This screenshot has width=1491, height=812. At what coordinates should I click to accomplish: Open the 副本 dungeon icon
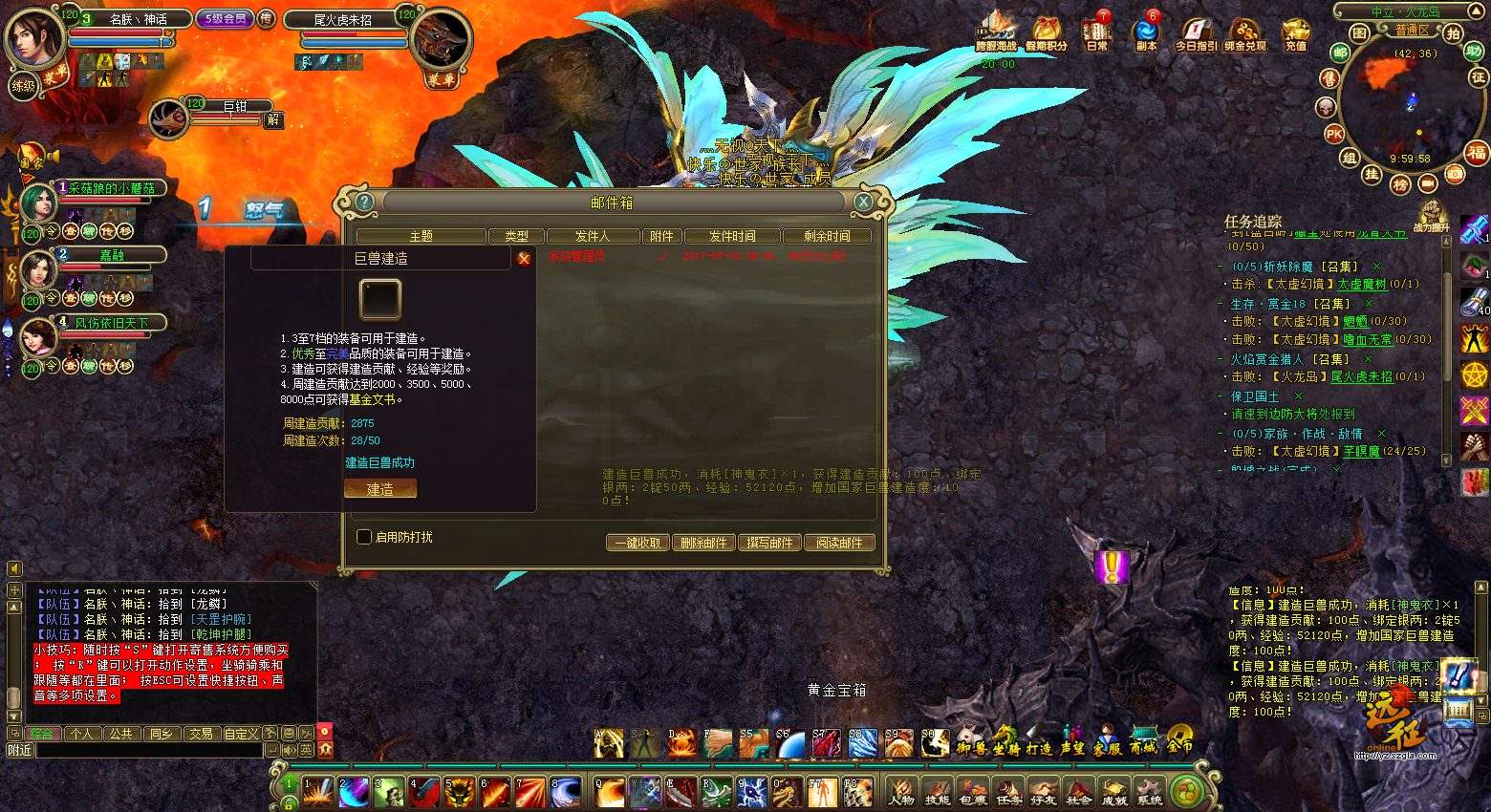point(1146,33)
